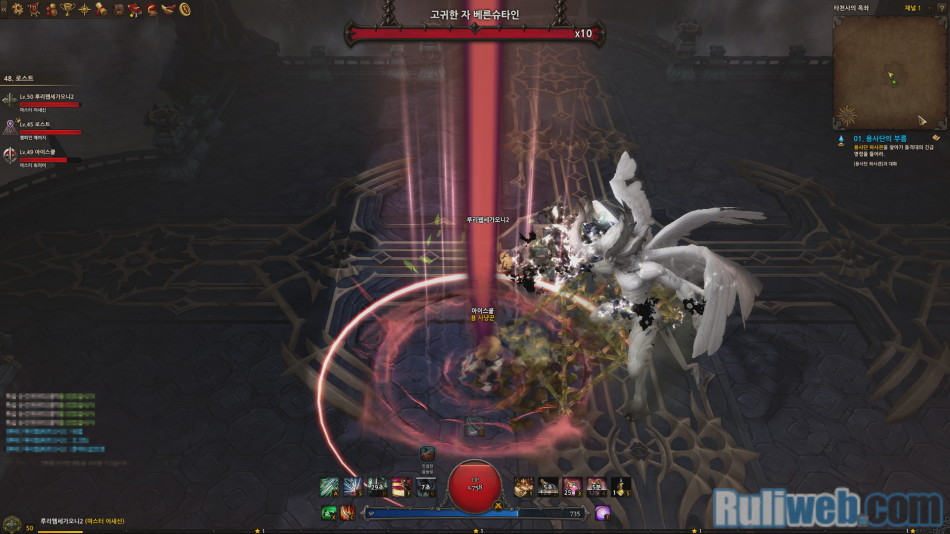Use the green dash skill on key X
The image size is (950, 534).
coord(328,513)
